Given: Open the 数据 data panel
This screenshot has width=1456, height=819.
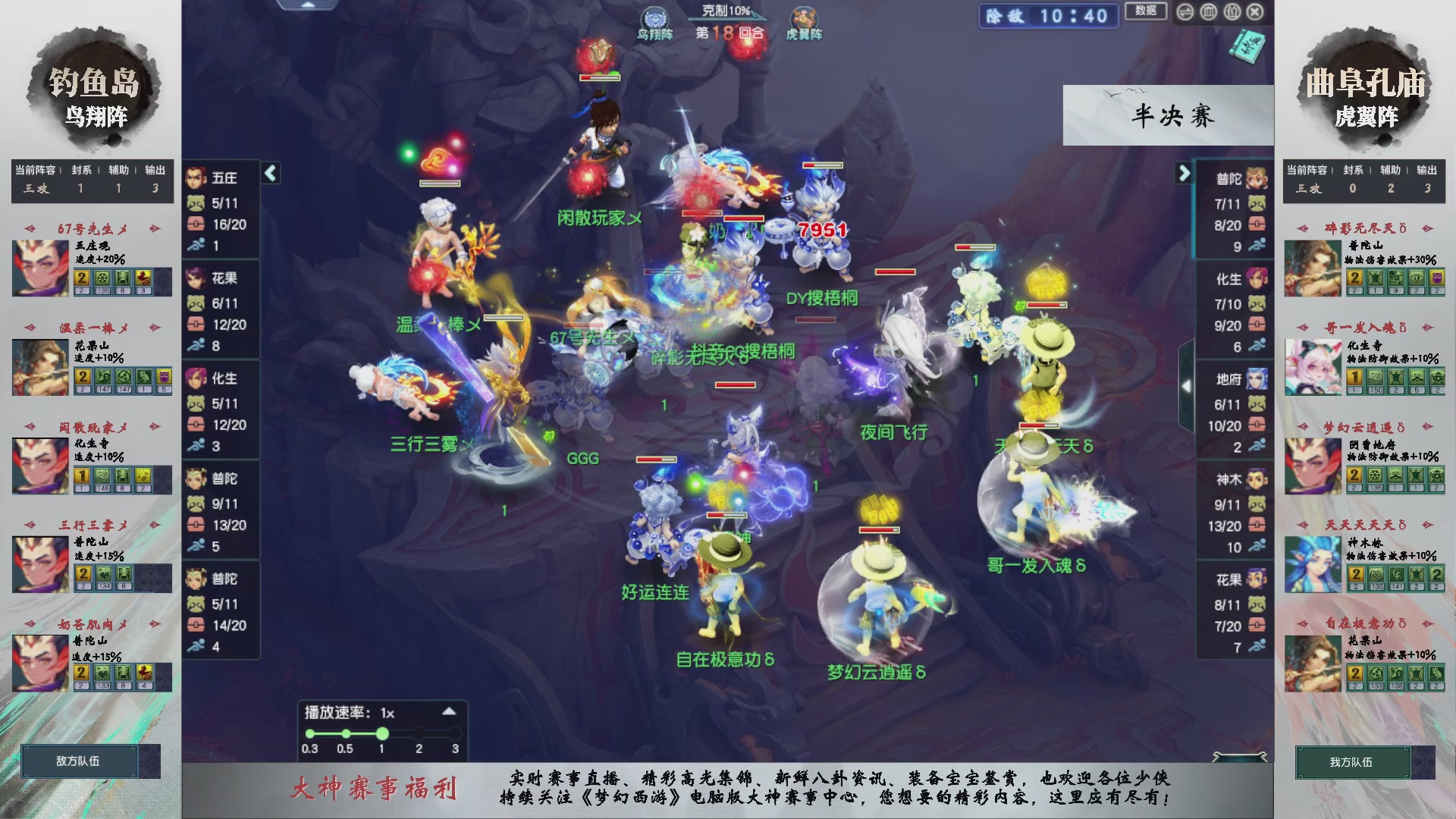Looking at the screenshot, I should pyautogui.click(x=1146, y=11).
